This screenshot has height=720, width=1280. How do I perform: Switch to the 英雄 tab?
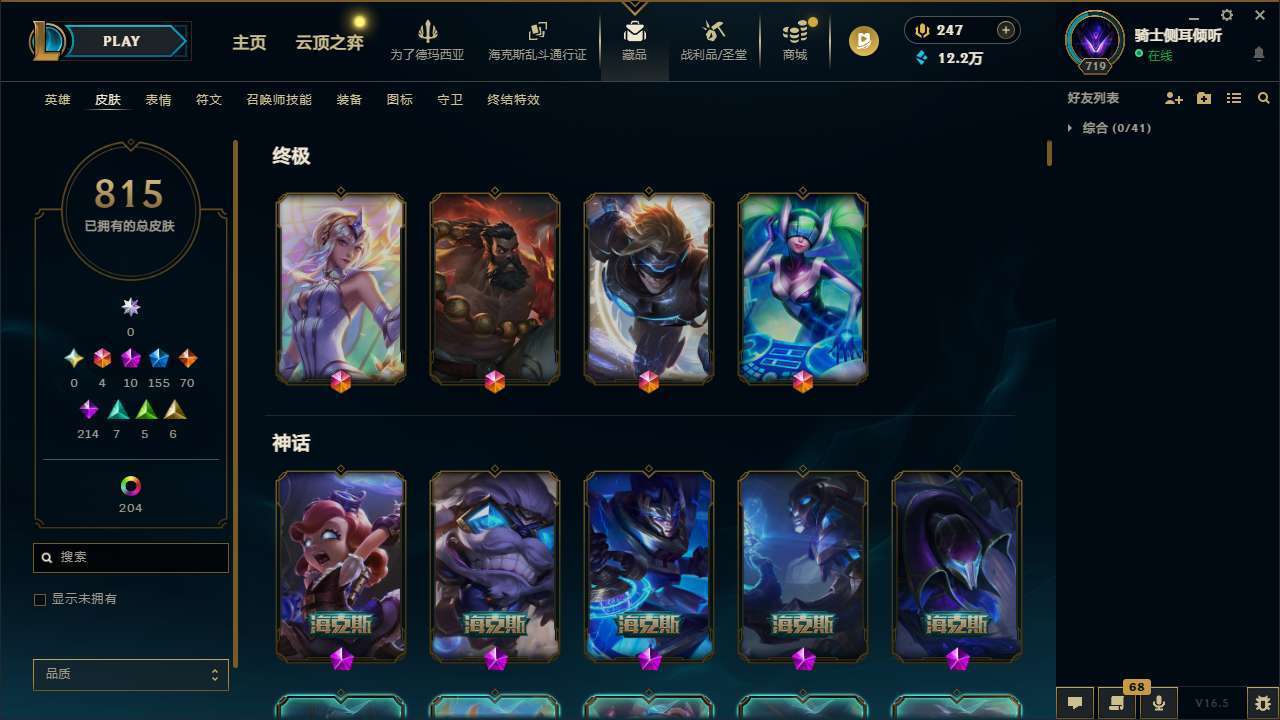(57, 99)
